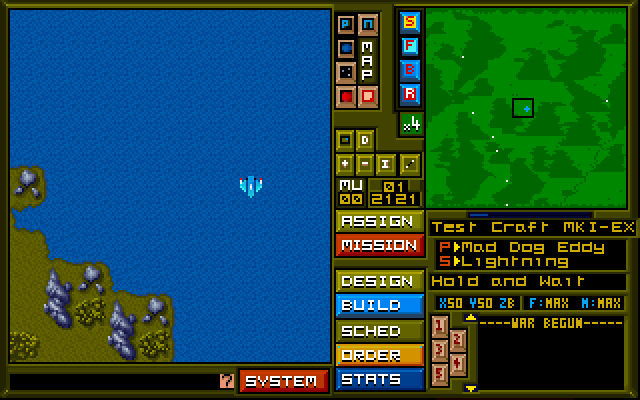Click the plus button above MU
The image size is (640, 400).
point(345,163)
